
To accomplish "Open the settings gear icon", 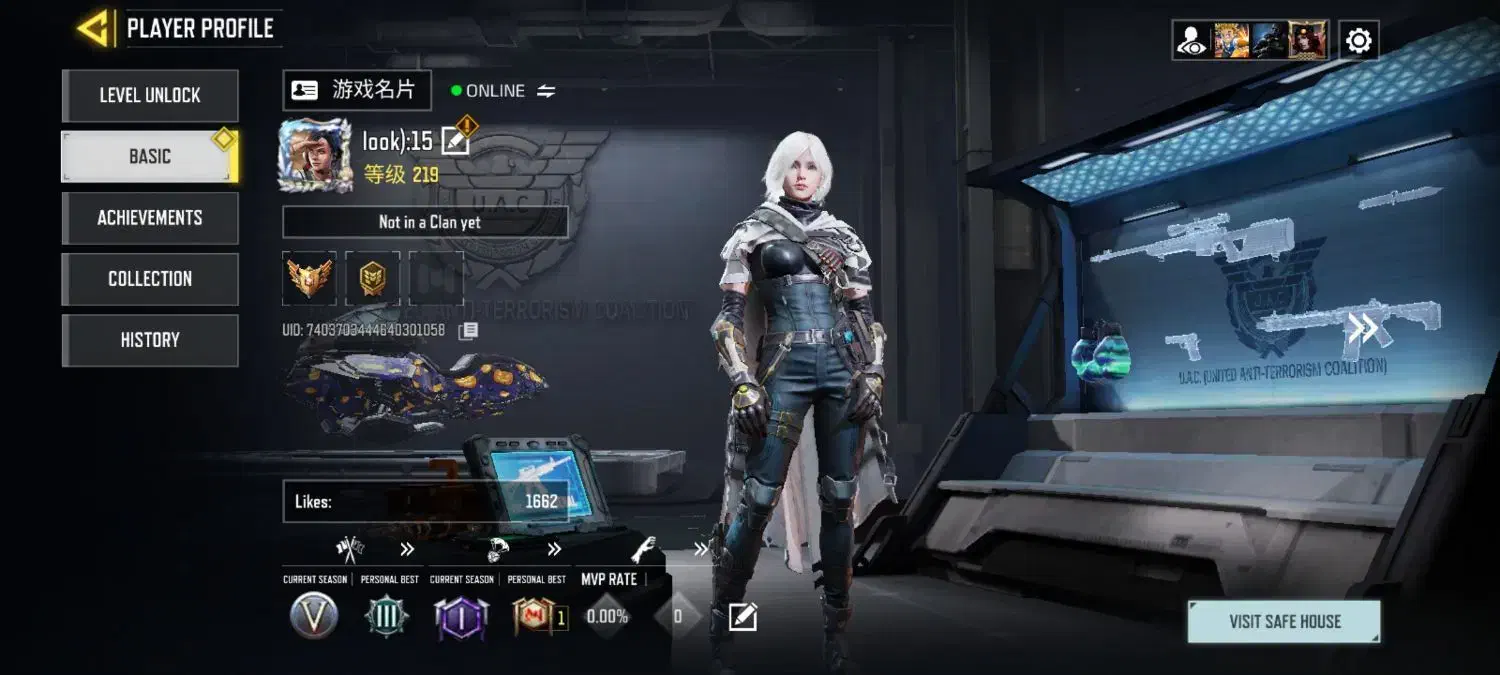I will (x=1358, y=41).
